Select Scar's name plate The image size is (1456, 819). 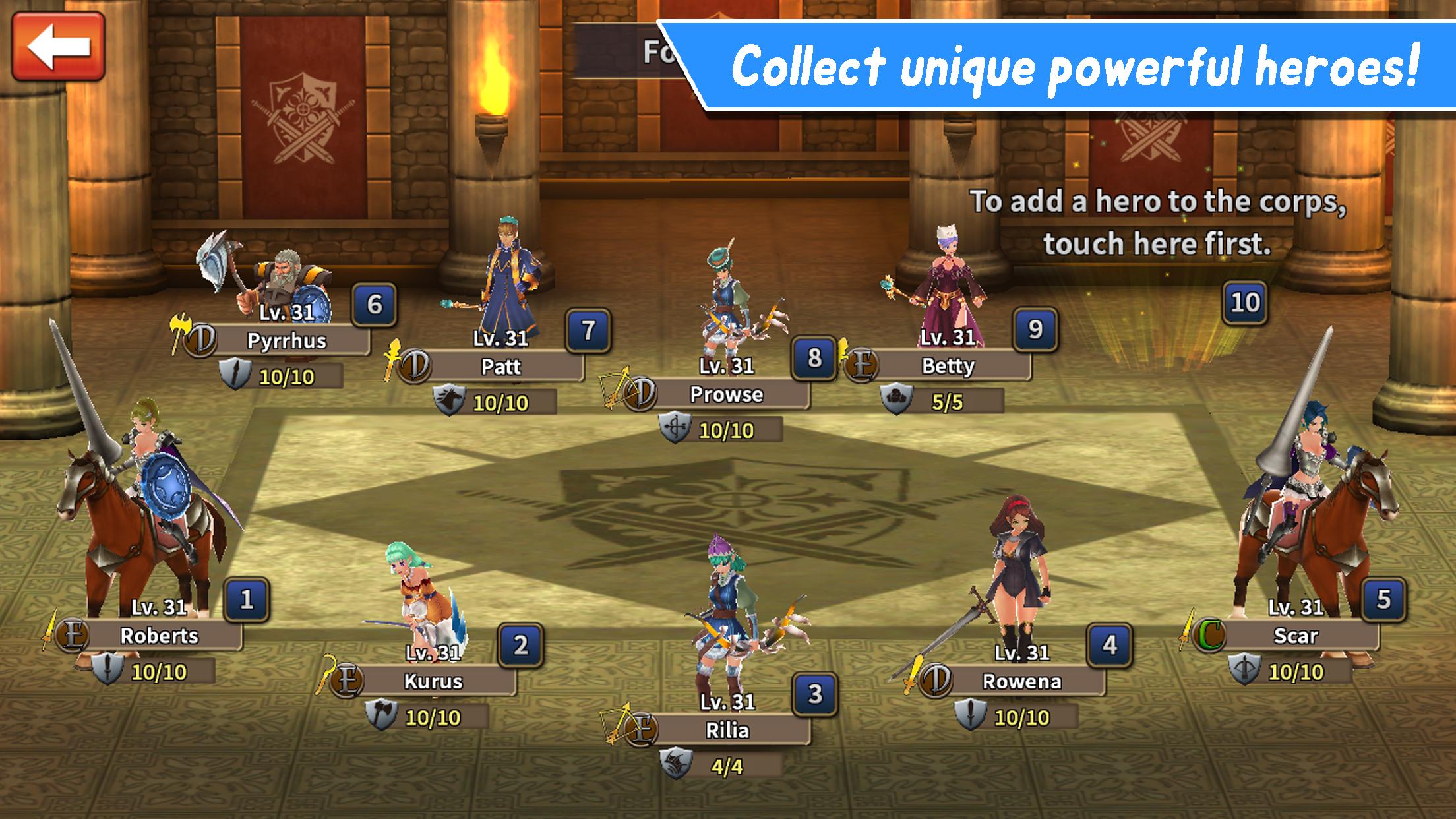1296,636
